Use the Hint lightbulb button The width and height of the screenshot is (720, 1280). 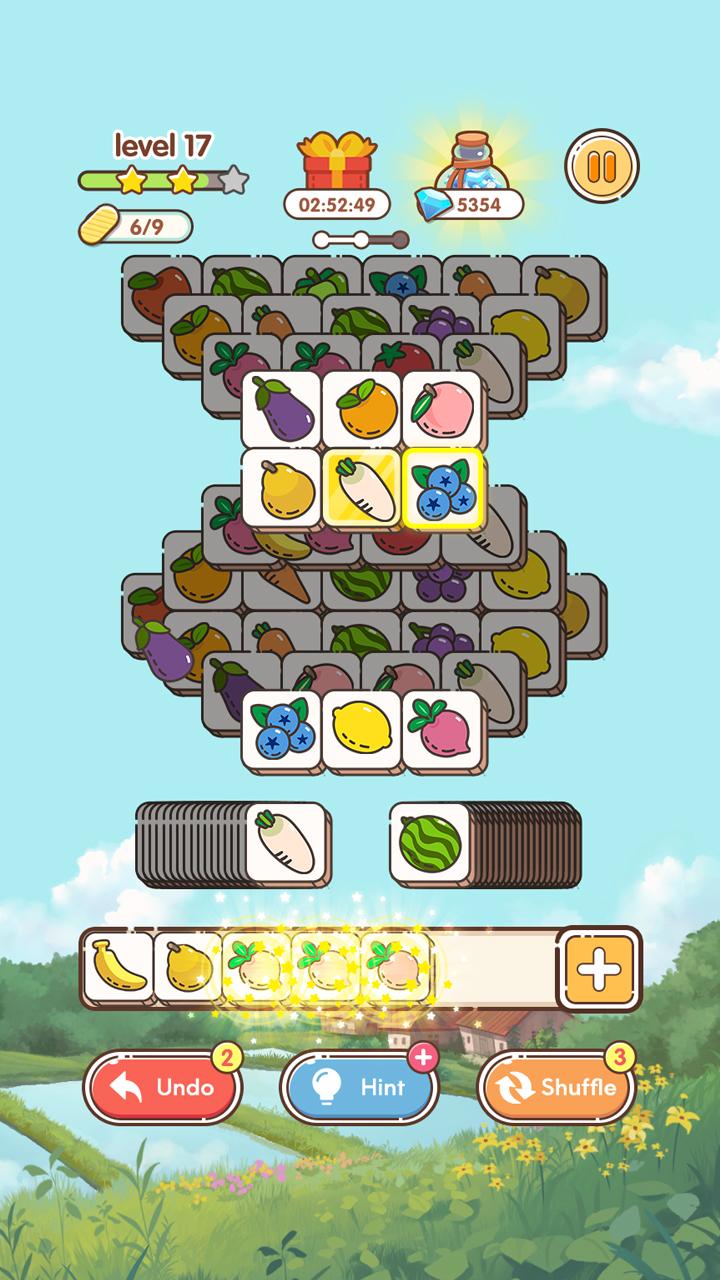tap(360, 1087)
